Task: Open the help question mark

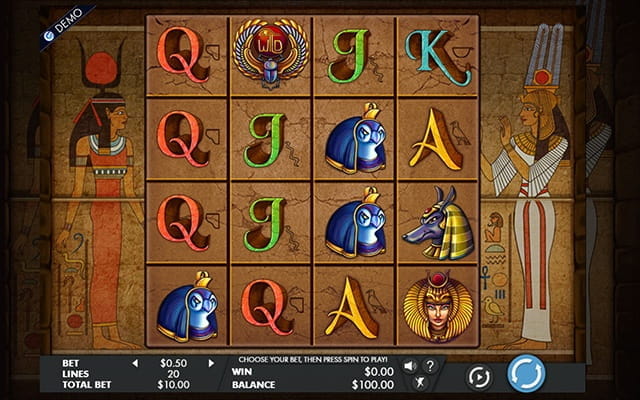Action: pyautogui.click(x=430, y=365)
